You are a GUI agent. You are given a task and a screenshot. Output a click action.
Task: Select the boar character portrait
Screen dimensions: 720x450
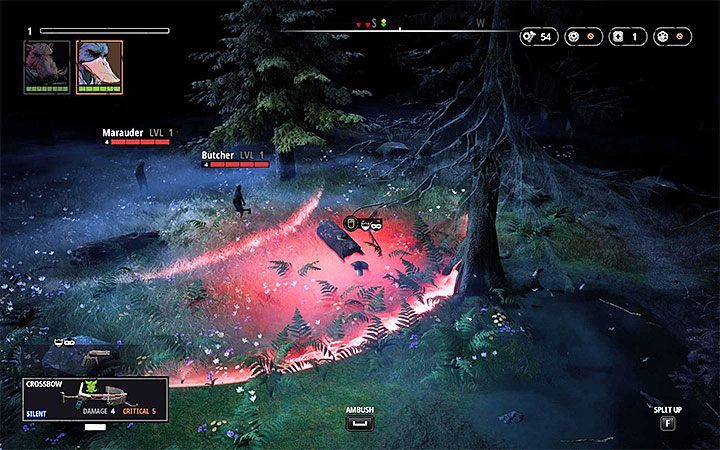click(x=47, y=64)
